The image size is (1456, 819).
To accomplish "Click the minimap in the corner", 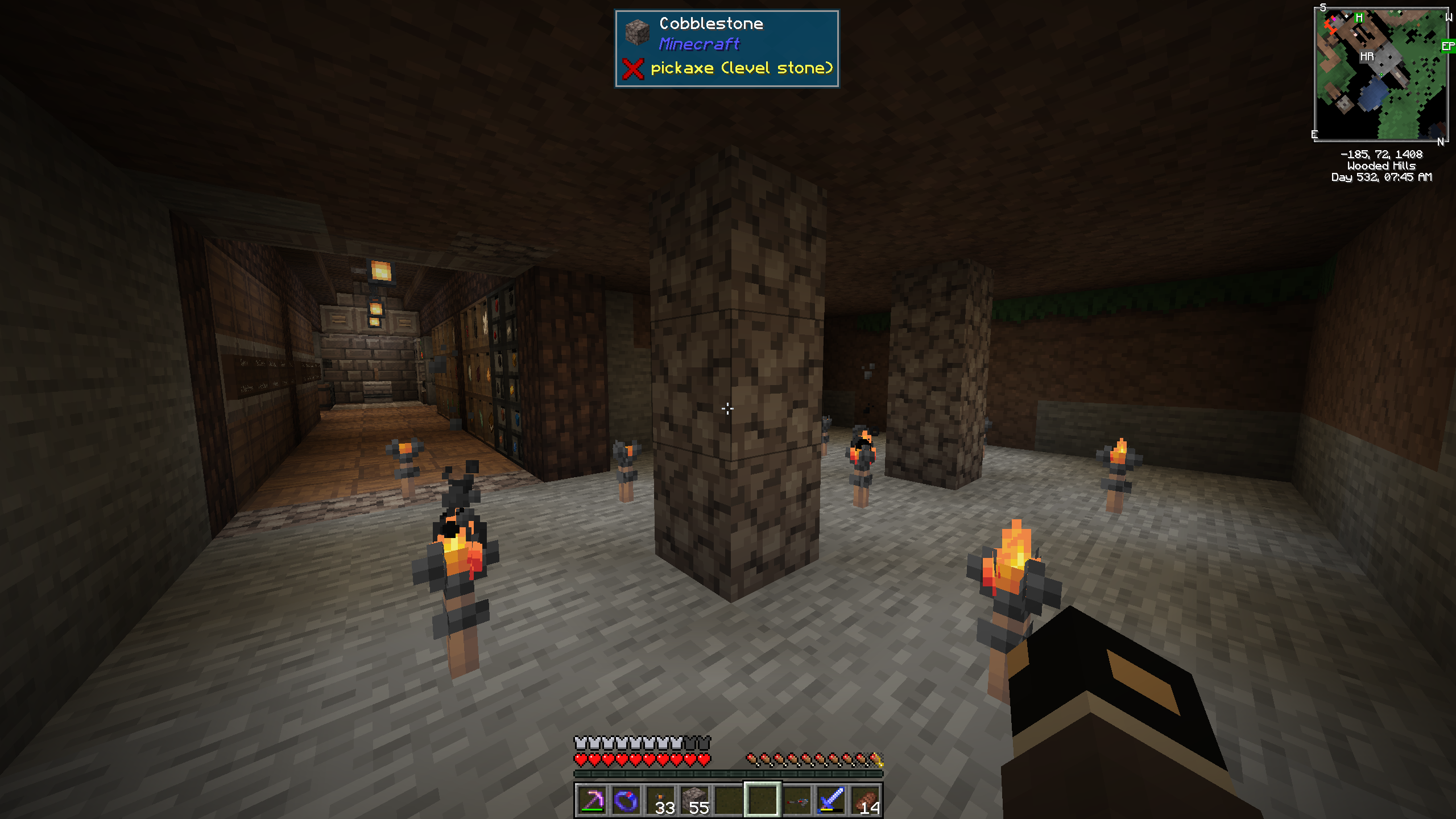I will (x=1381, y=74).
